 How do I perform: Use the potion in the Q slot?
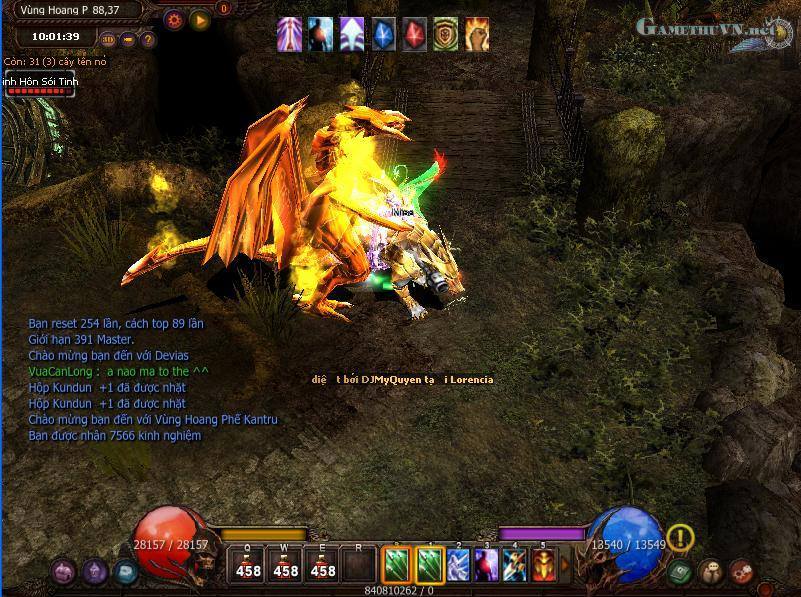pos(248,565)
